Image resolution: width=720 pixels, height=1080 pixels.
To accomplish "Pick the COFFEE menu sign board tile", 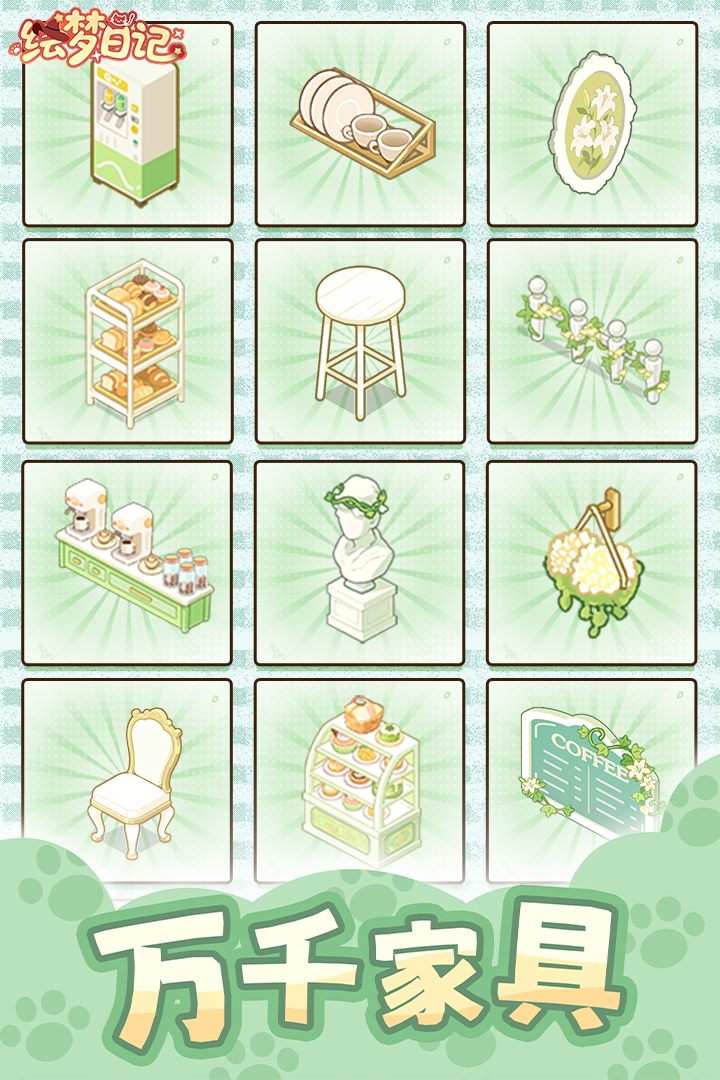I will 592,770.
